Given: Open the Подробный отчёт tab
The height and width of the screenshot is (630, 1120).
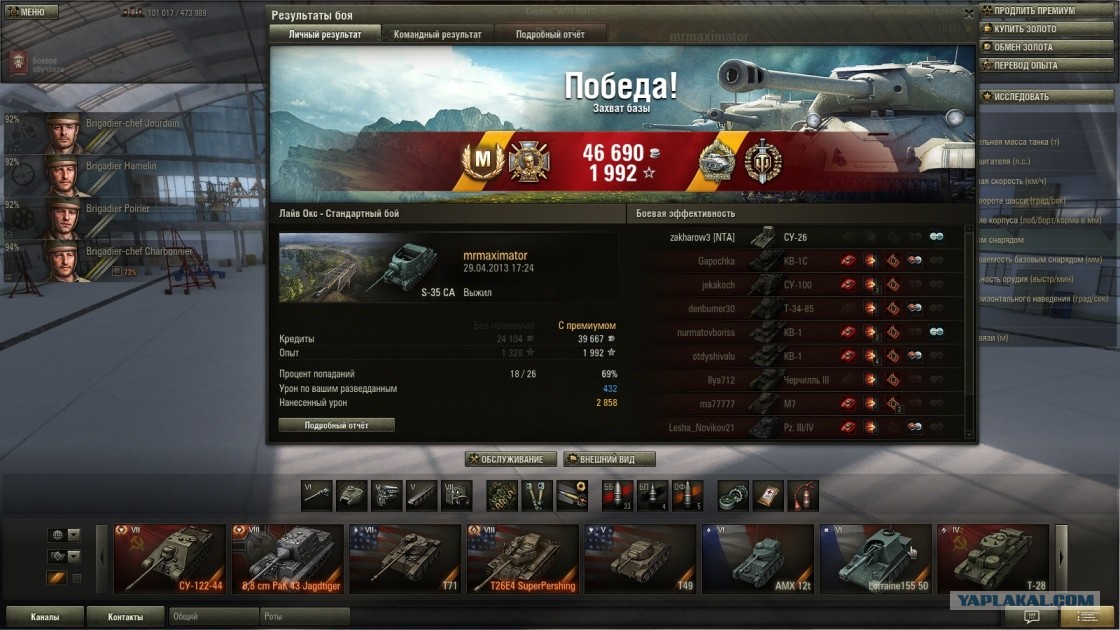Looking at the screenshot, I should (550, 34).
